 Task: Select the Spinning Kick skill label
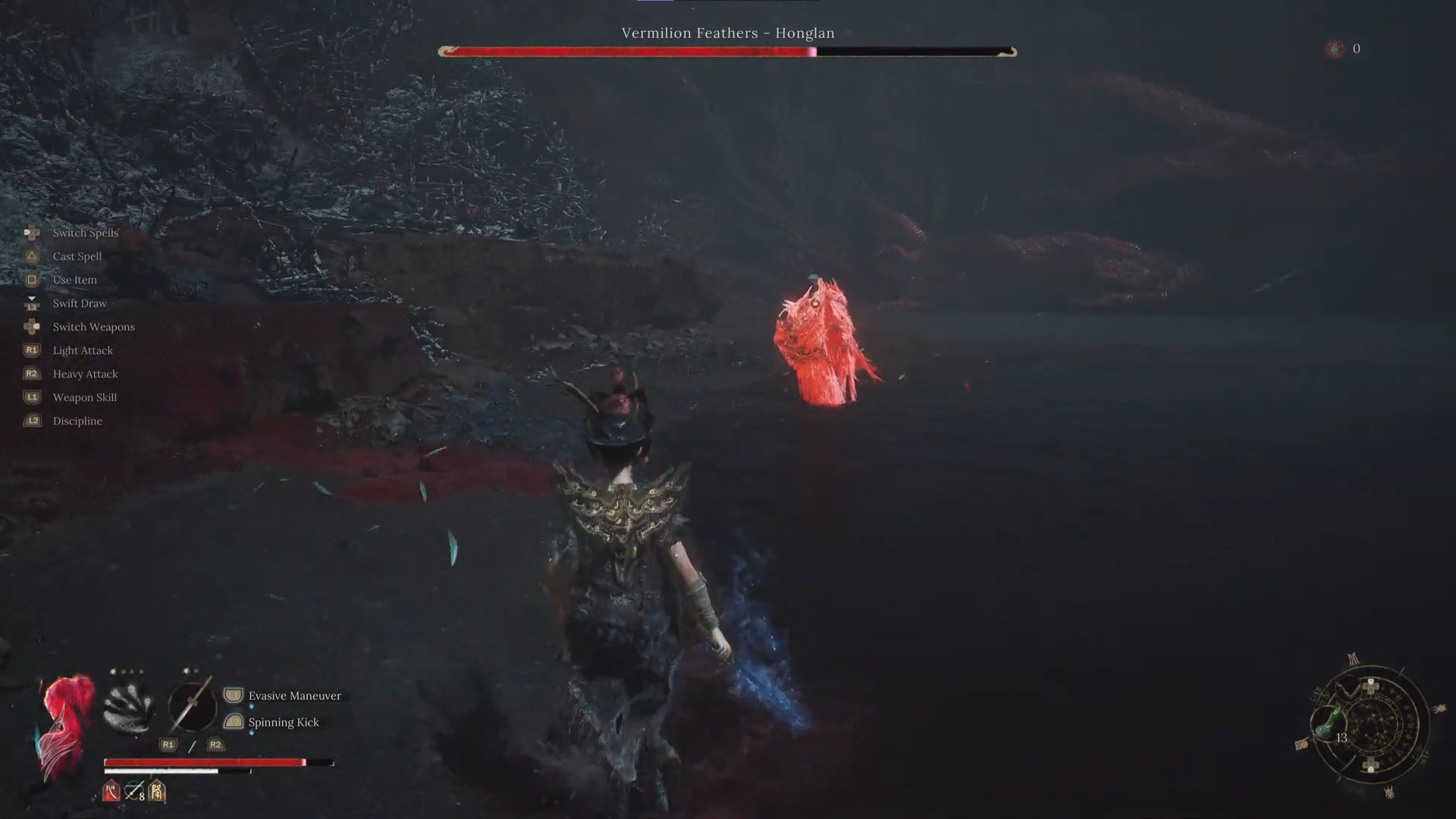click(x=284, y=723)
